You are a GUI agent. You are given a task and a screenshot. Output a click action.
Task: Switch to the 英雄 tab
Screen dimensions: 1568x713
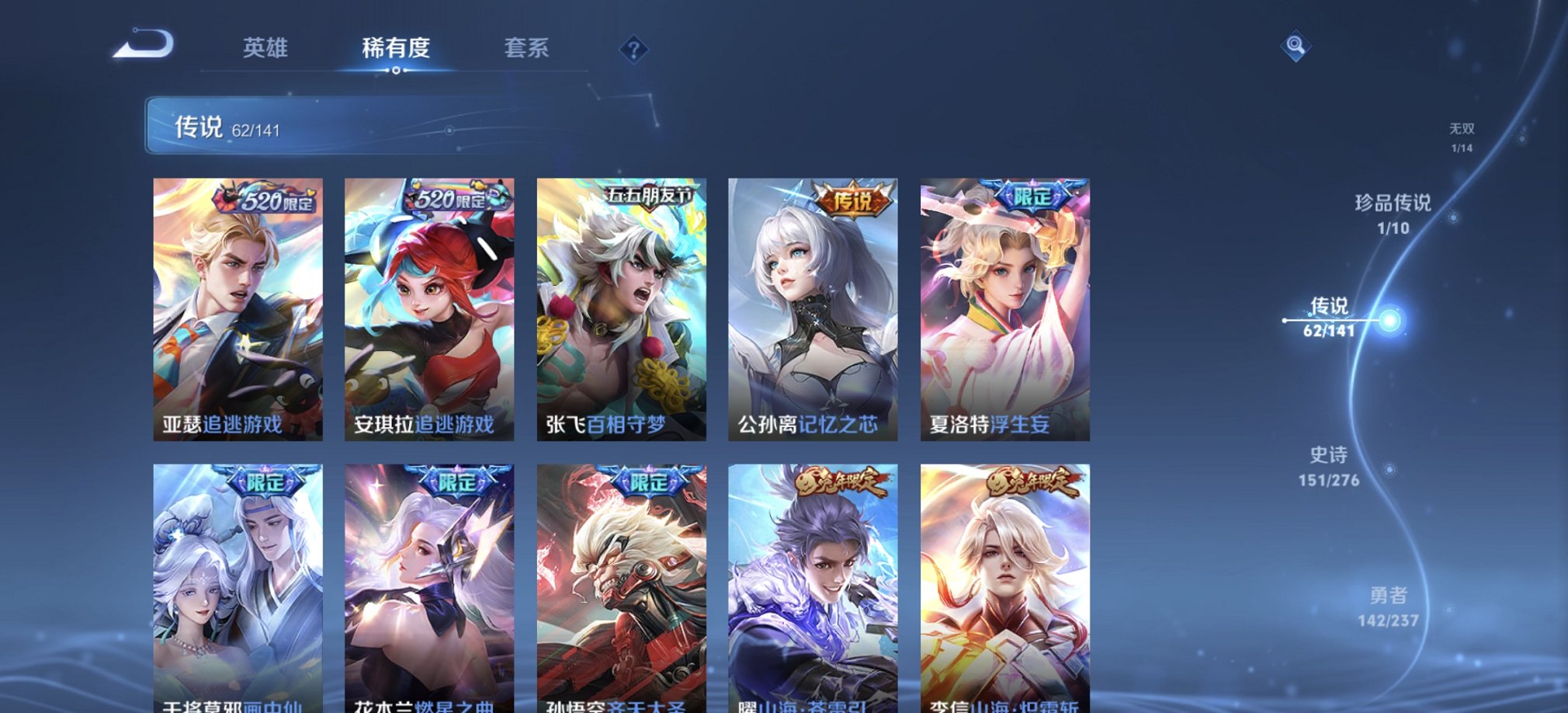[265, 48]
